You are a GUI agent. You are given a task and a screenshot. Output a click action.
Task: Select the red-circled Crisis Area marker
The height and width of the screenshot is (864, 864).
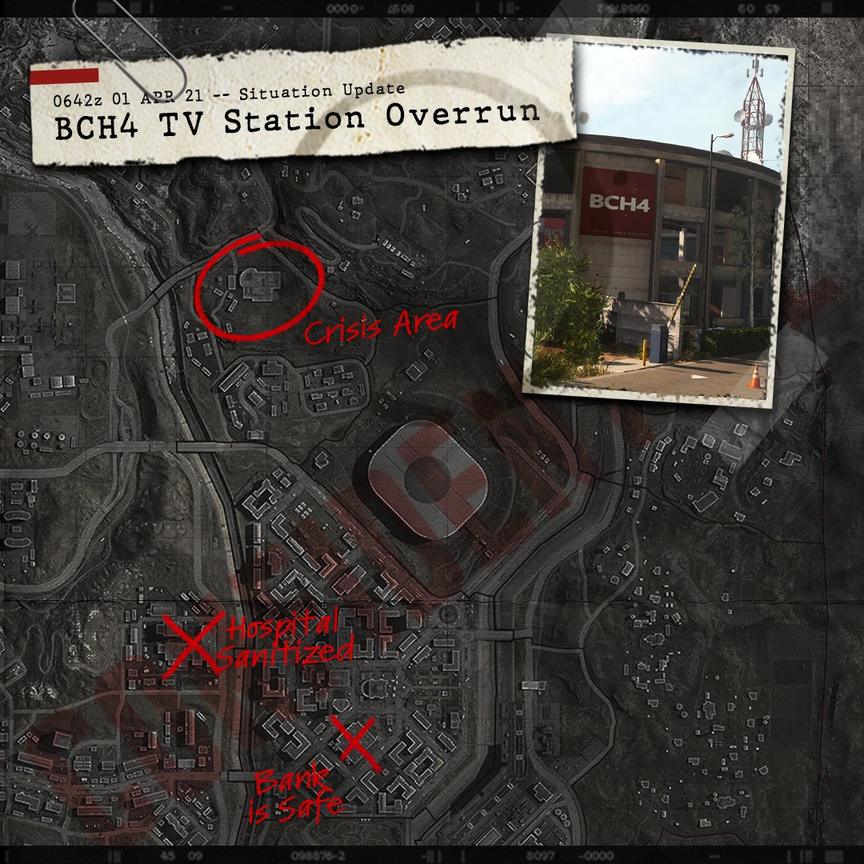pos(258,285)
